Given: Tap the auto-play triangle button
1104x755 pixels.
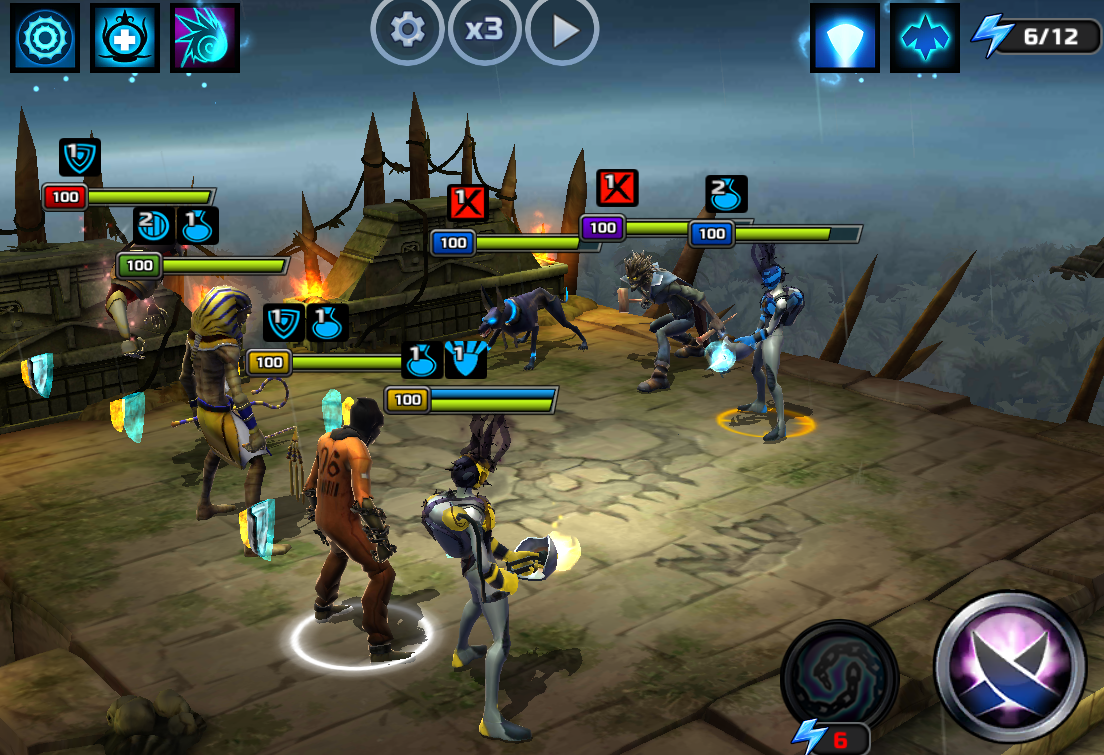Looking at the screenshot, I should (563, 30).
